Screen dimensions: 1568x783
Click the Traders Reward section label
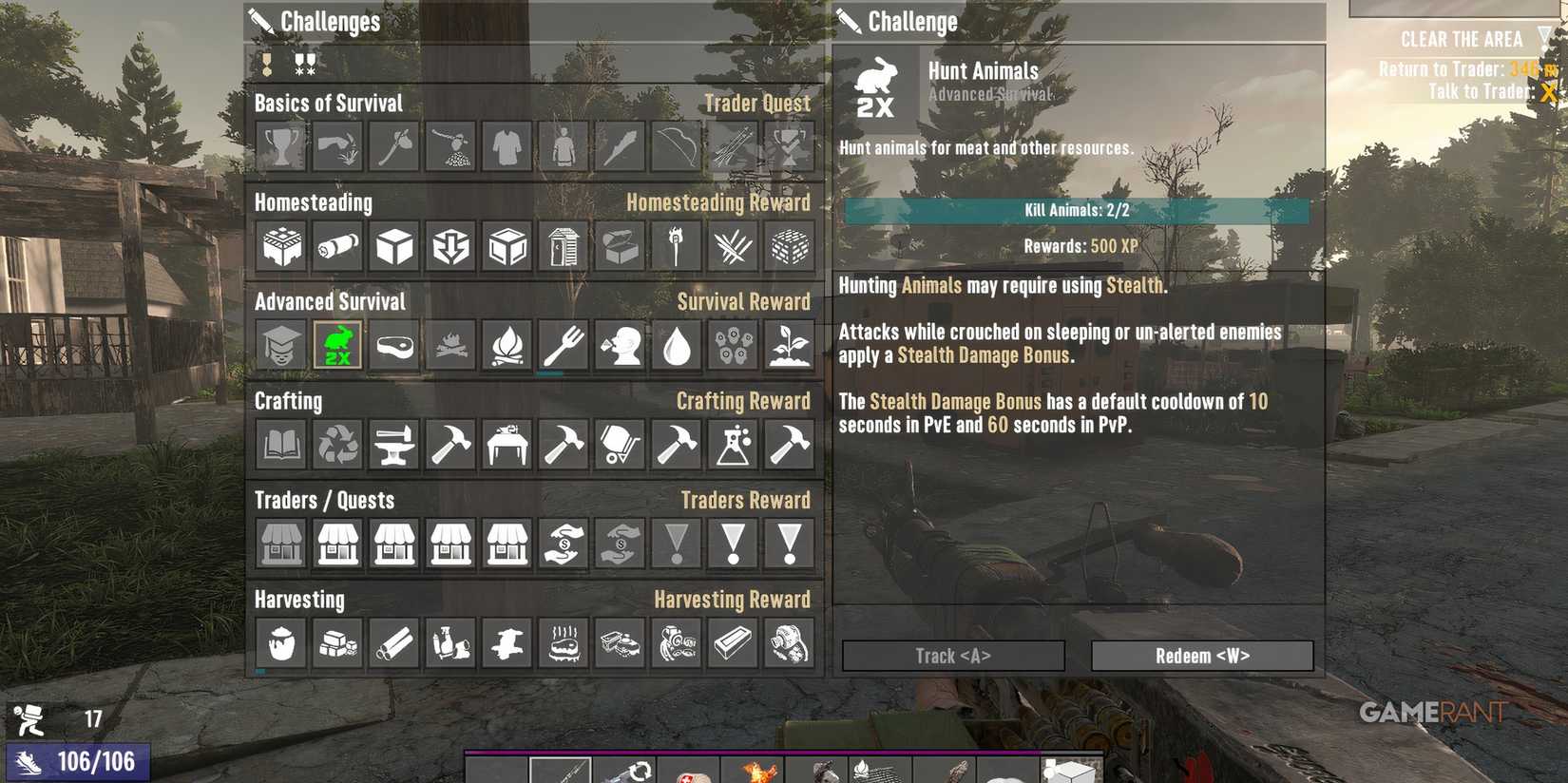[747, 500]
